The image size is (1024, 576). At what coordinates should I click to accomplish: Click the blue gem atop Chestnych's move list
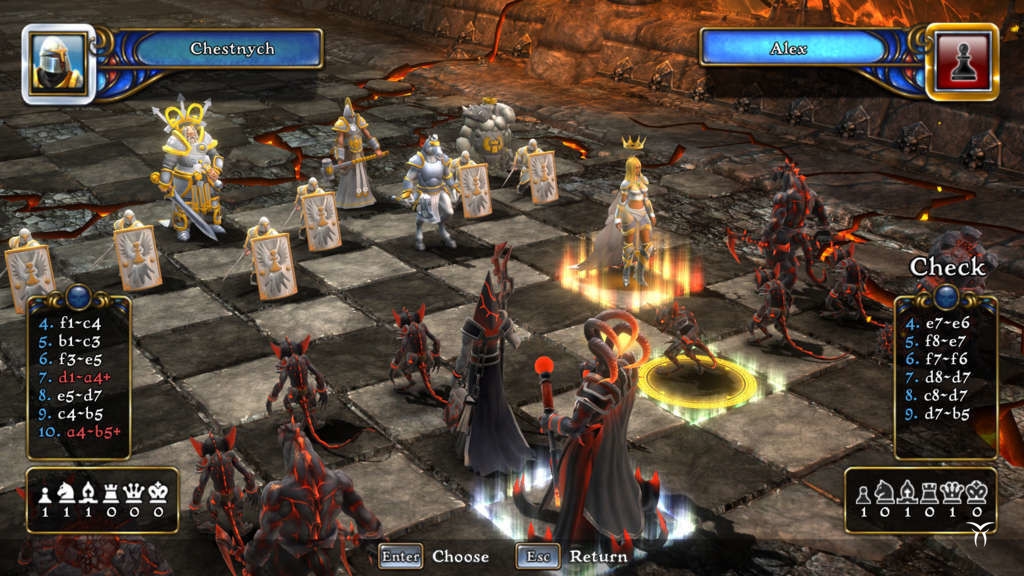point(79,296)
